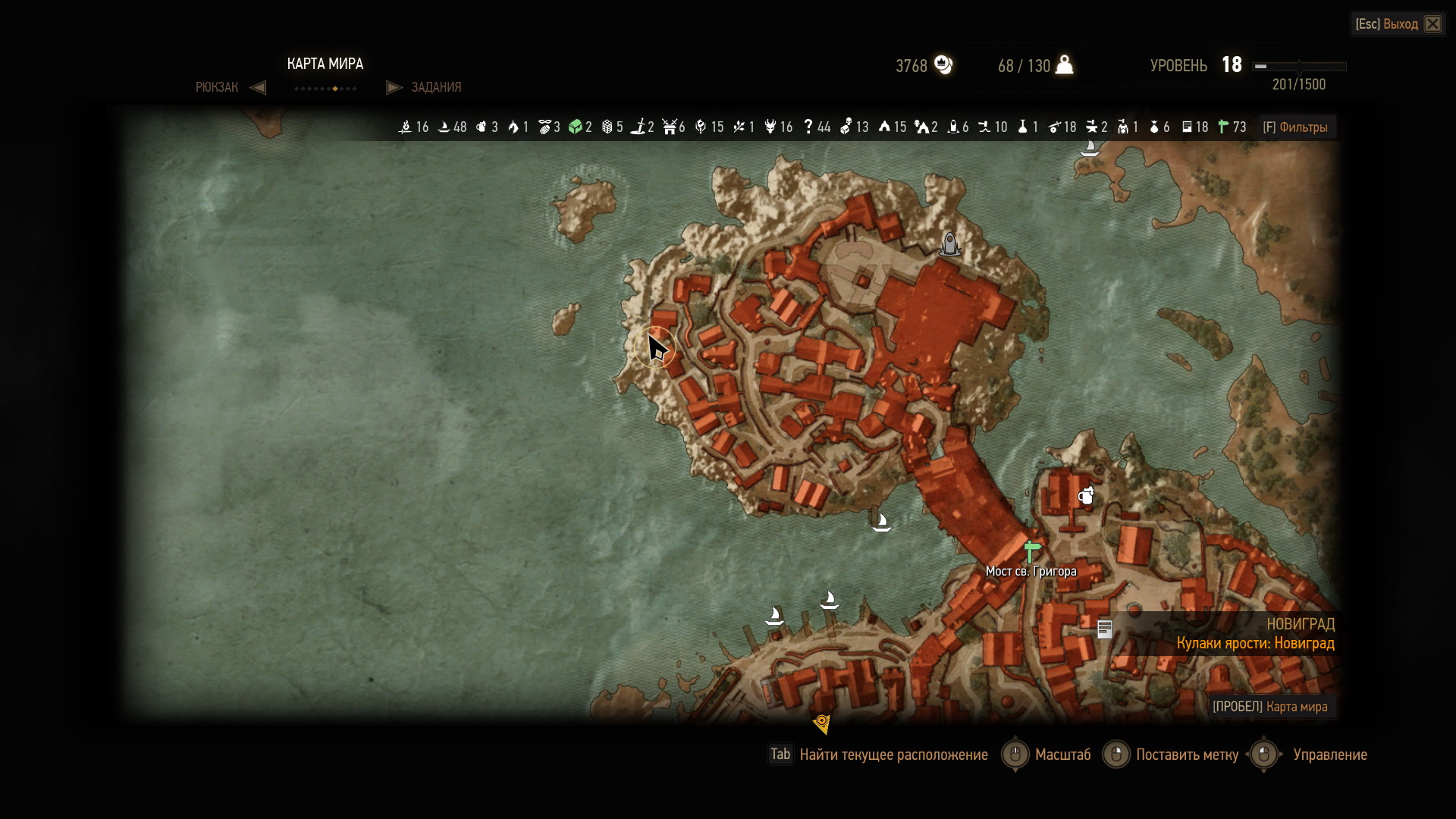The height and width of the screenshot is (819, 1456).
Task: Select the sailboat marker below the island
Action: [881, 522]
